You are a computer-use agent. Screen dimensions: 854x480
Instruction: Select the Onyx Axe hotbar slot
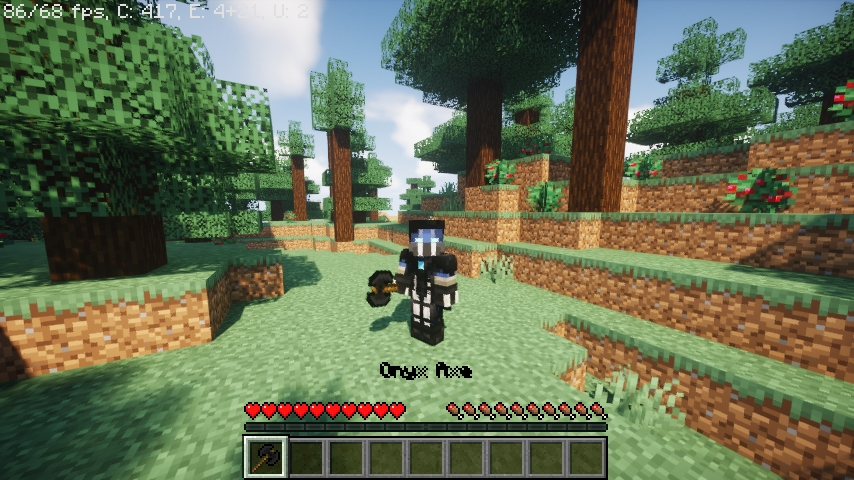266,458
